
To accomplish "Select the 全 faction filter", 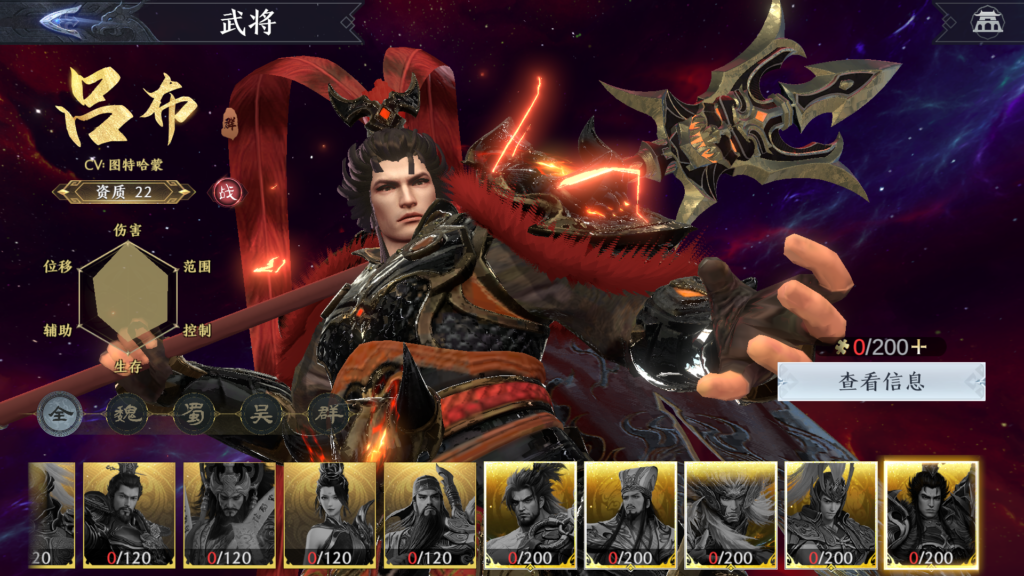I will (61, 414).
